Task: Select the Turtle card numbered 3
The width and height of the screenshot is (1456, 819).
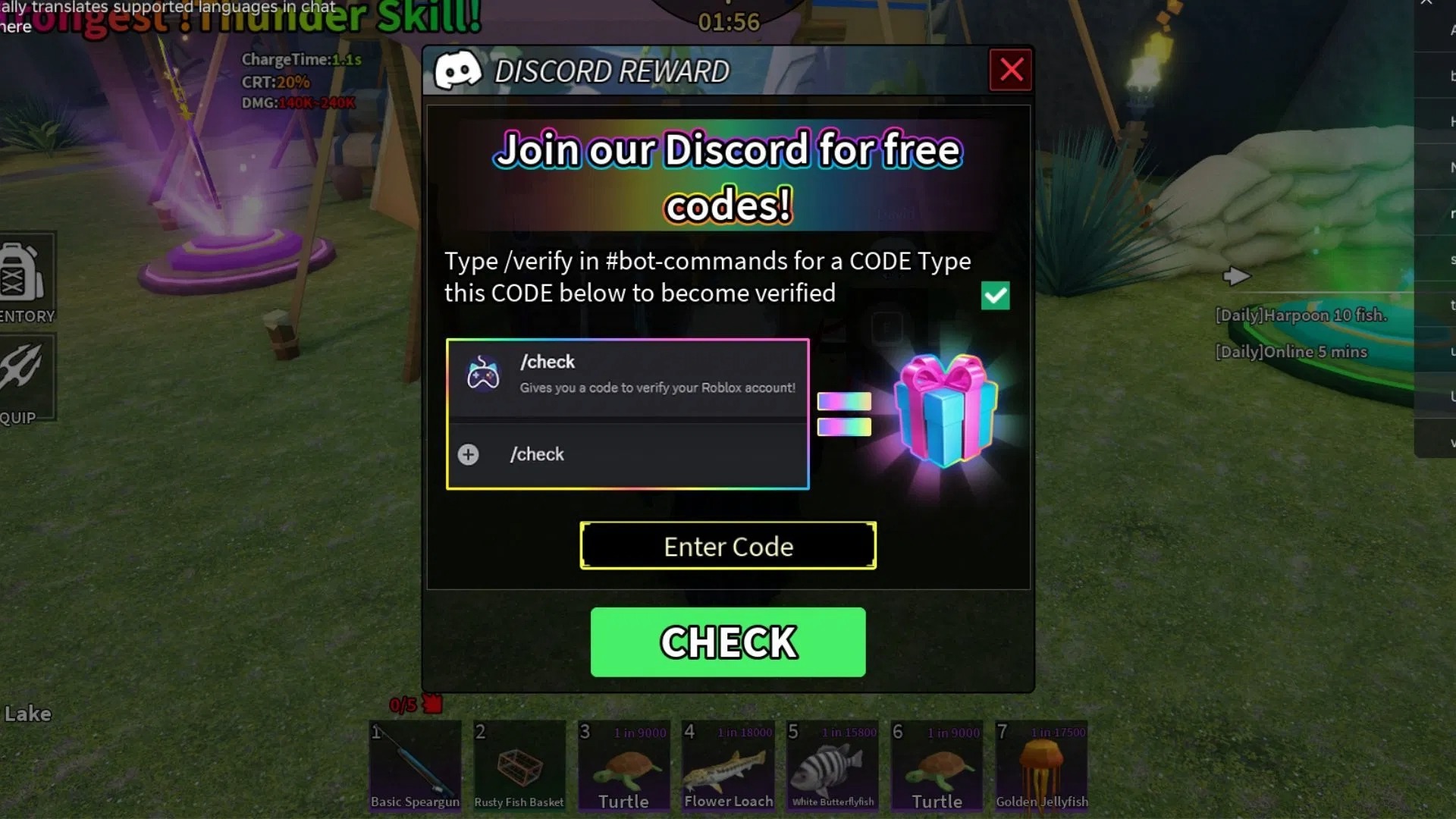Action: click(x=623, y=766)
